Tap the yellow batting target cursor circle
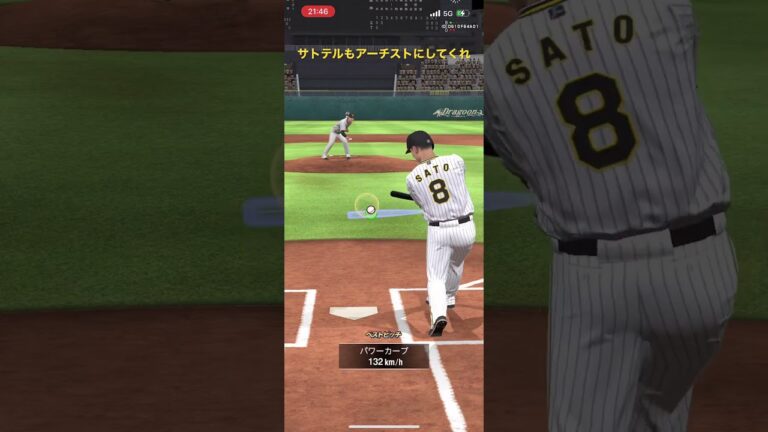Viewport: 768px width, 432px height. coord(367,206)
